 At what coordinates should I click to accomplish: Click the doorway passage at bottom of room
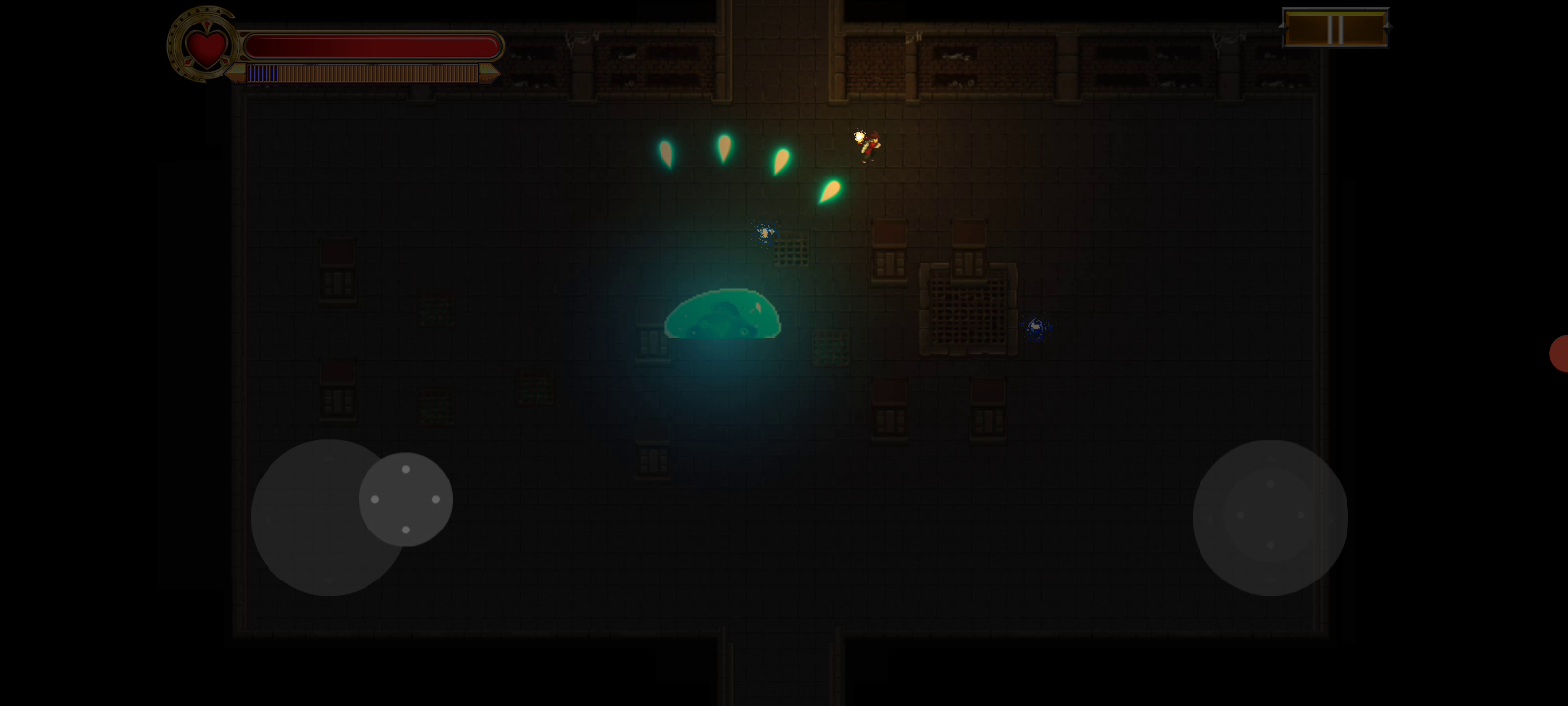click(x=784, y=667)
